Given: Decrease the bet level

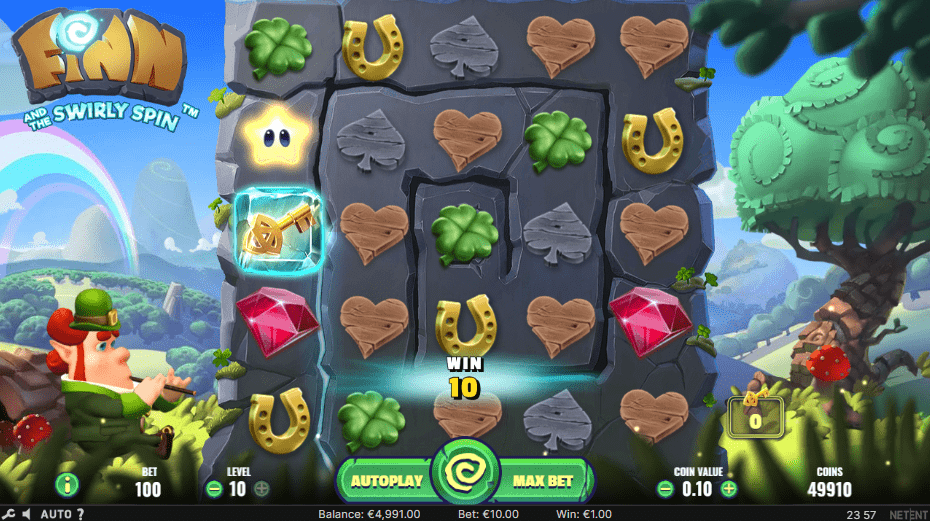Looking at the screenshot, I should (x=214, y=489).
